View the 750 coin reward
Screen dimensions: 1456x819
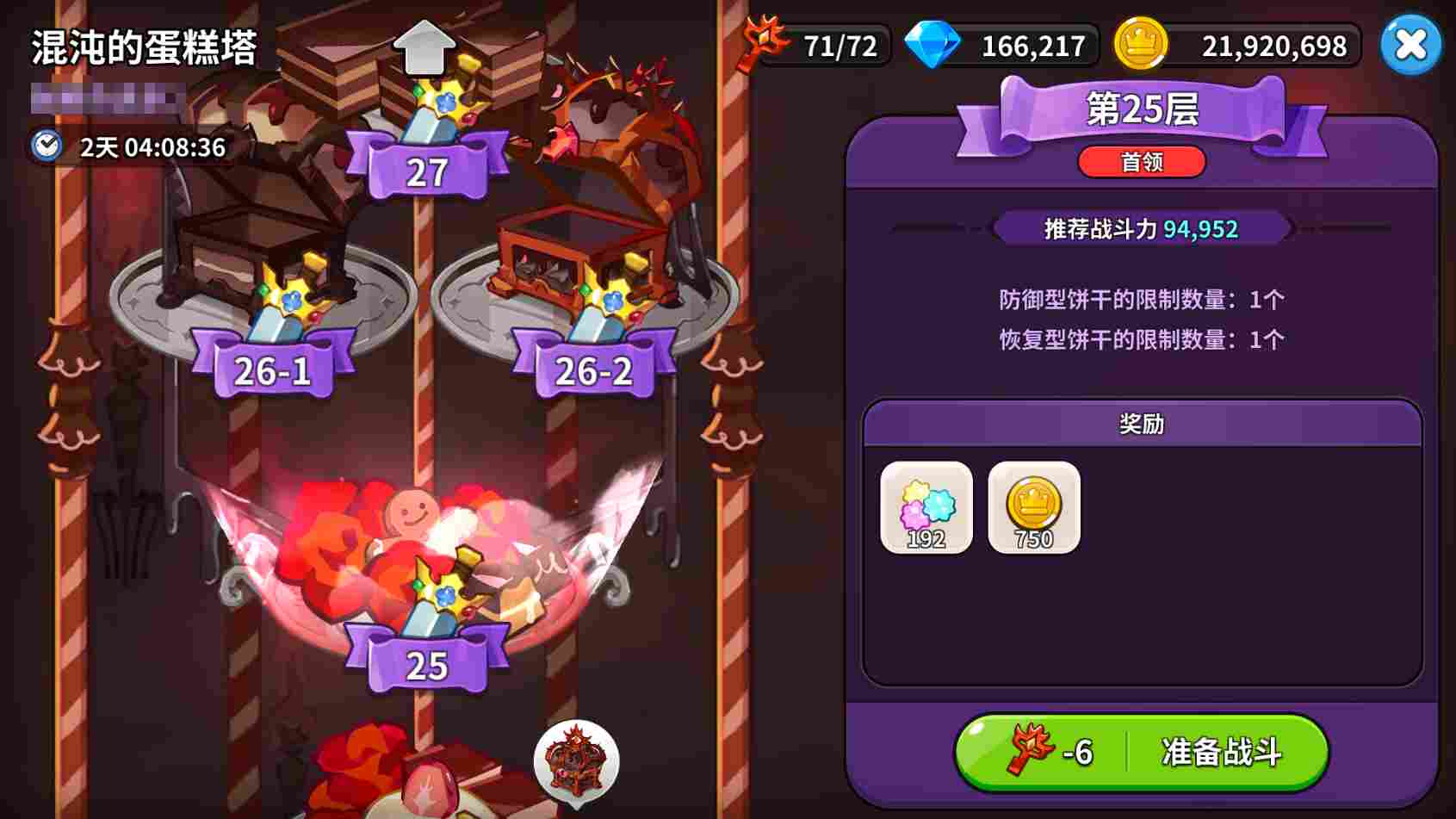point(1034,507)
